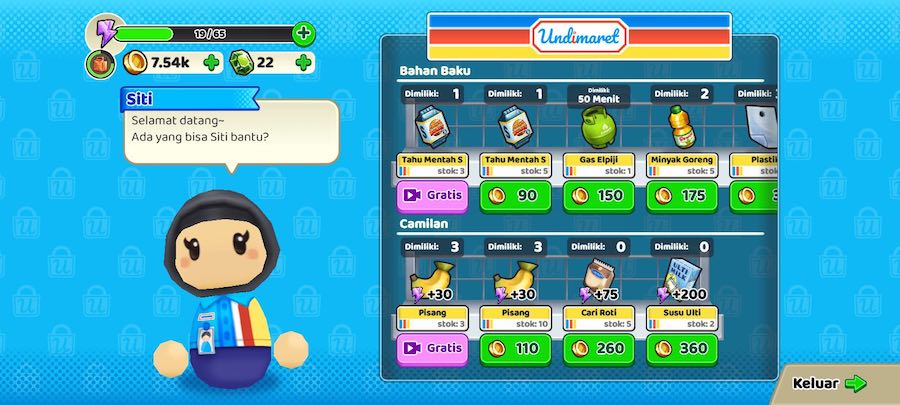Image resolution: width=900 pixels, height=405 pixels.
Task: Claim the Gratis Tahu Mentah S offer
Action: point(431,195)
